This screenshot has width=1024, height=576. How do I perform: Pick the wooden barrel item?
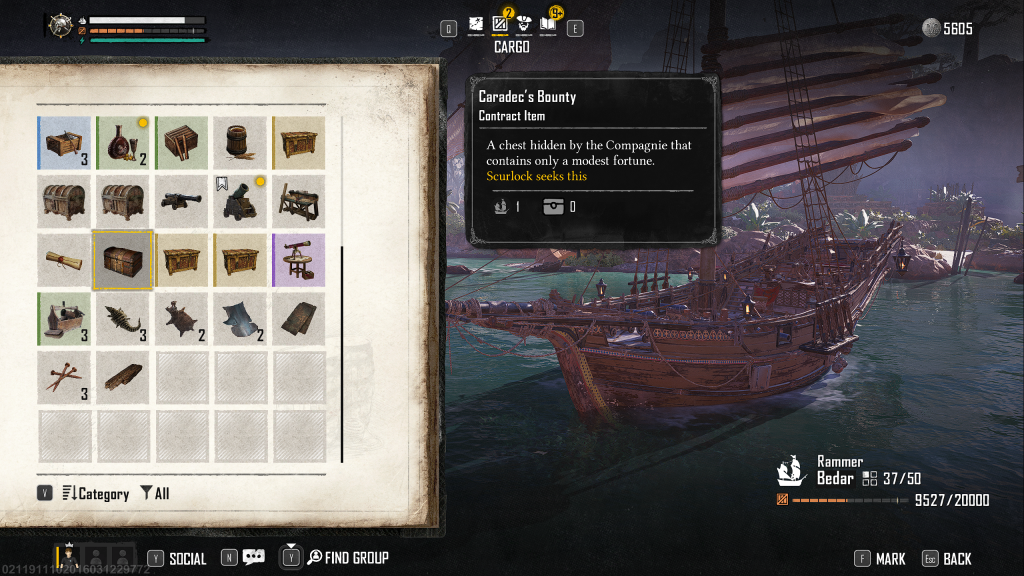tap(239, 143)
